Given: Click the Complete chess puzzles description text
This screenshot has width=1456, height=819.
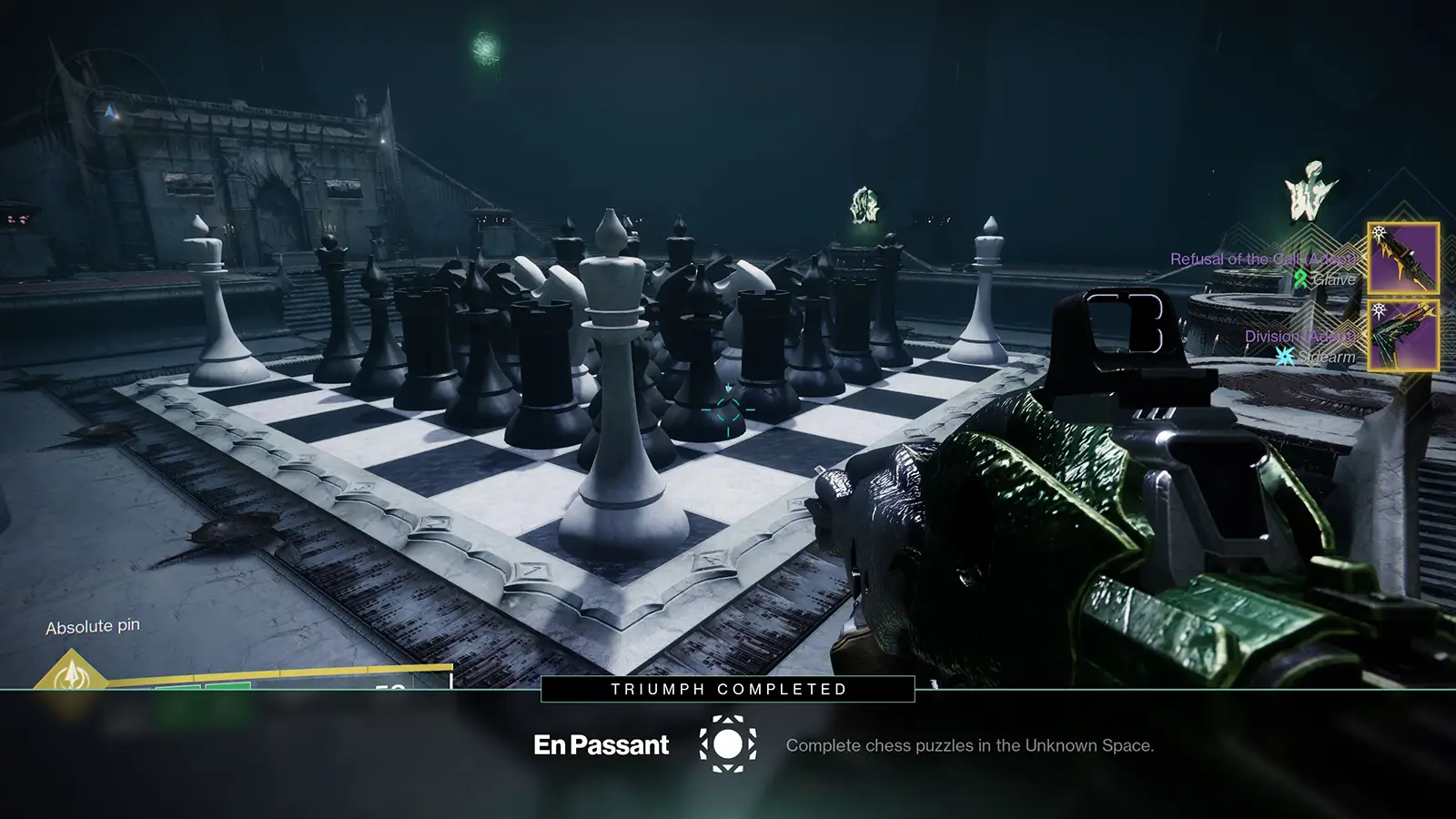Looking at the screenshot, I should [970, 748].
